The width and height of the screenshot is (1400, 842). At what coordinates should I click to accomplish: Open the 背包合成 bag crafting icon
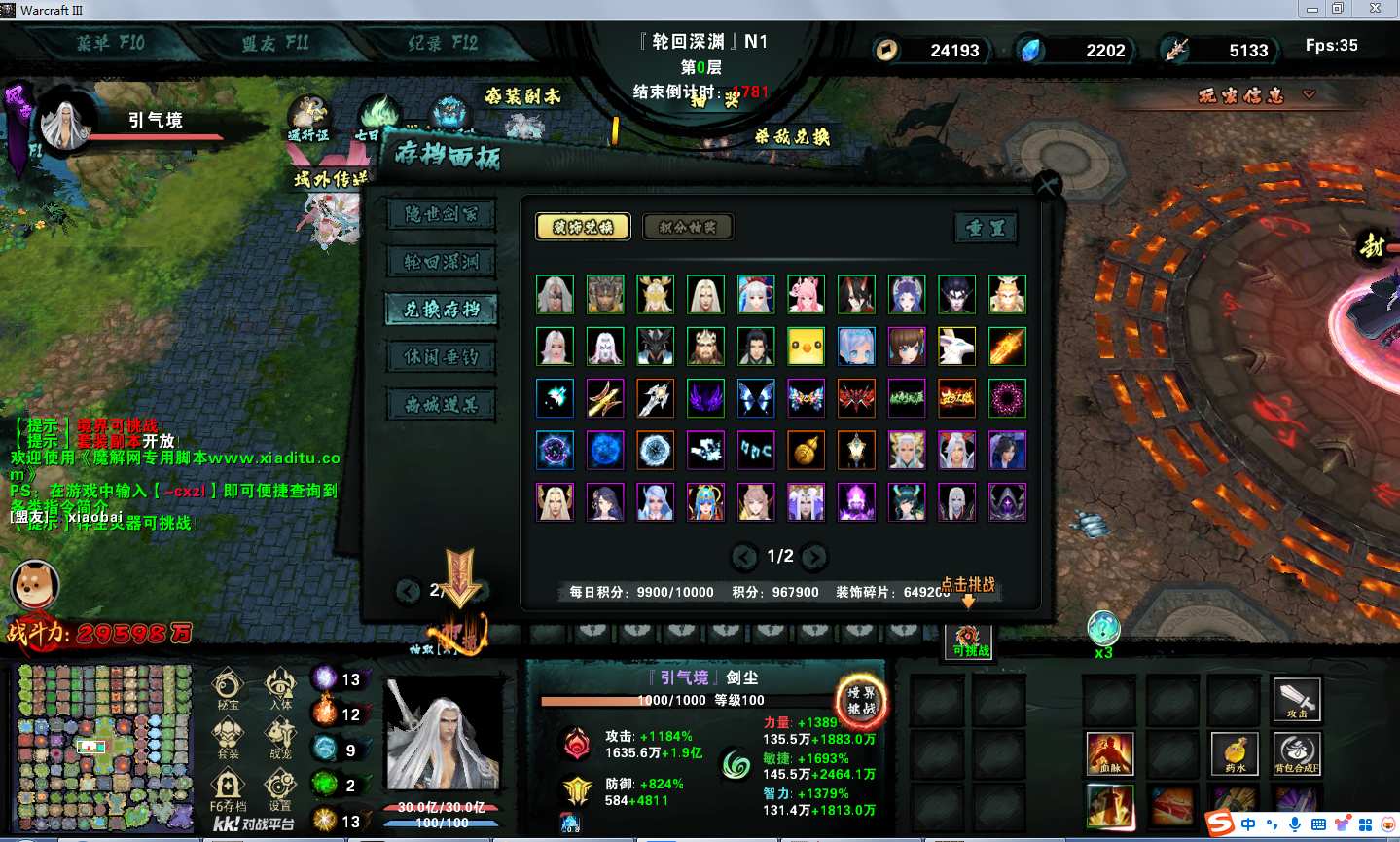pyautogui.click(x=1297, y=754)
